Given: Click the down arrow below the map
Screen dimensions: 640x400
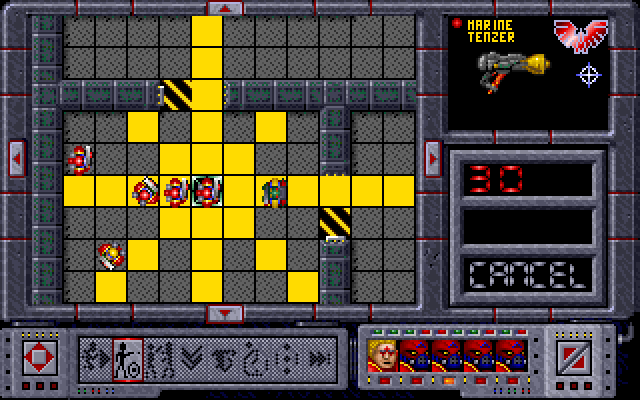Looking at the screenshot, I should [x=225, y=313].
